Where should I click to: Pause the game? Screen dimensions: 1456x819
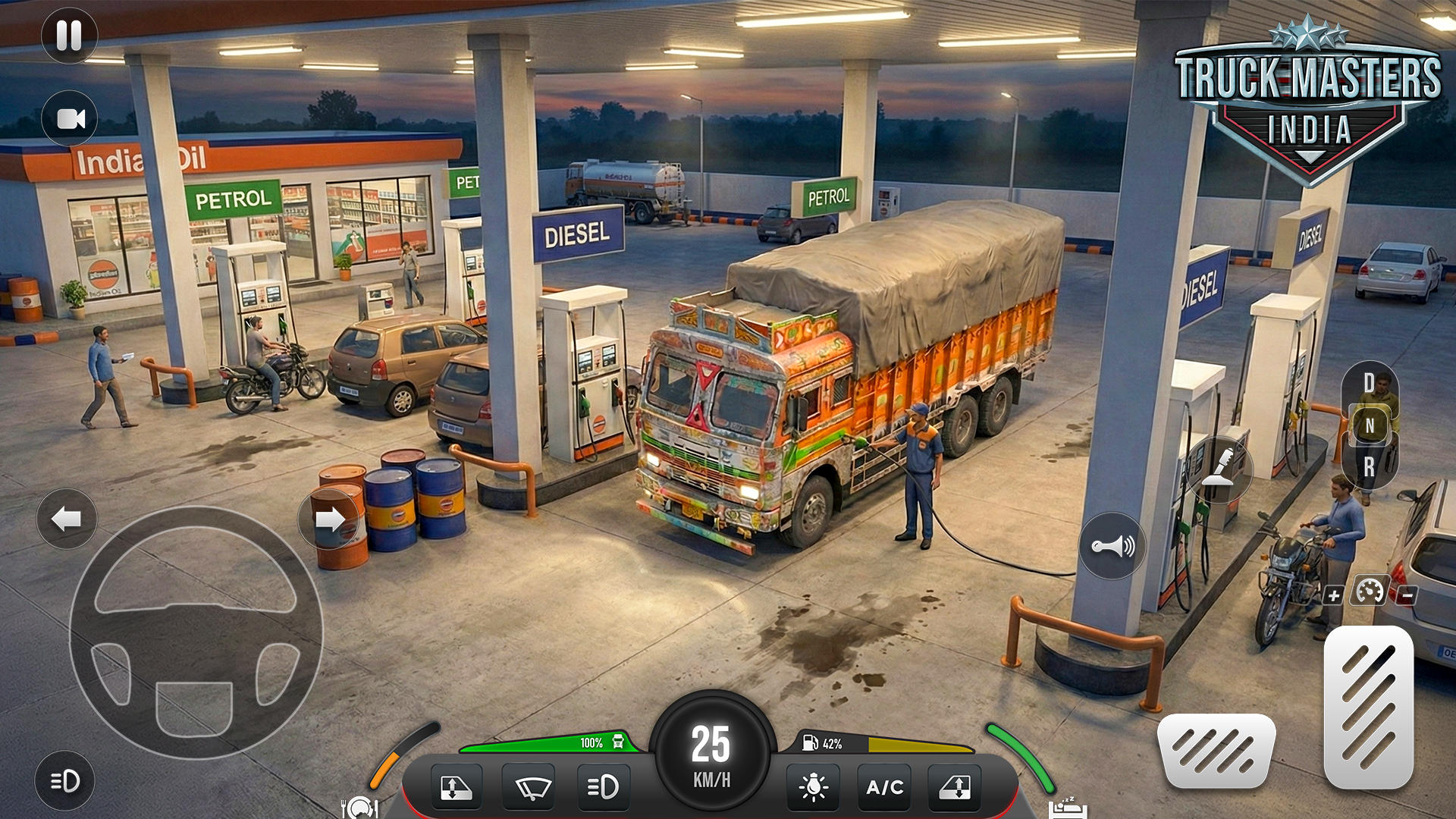pyautogui.click(x=69, y=36)
